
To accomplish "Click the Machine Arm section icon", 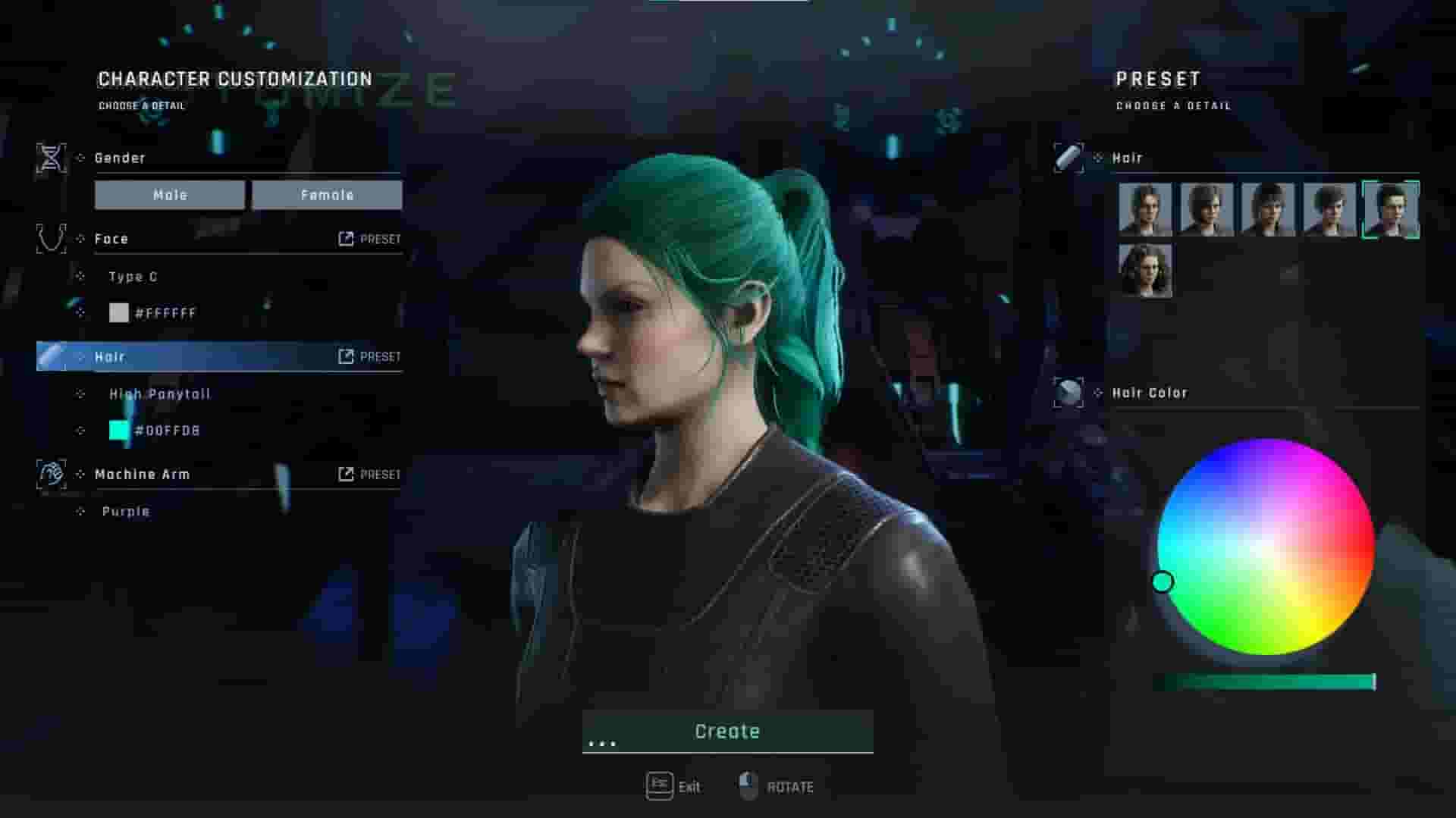I will (x=50, y=473).
